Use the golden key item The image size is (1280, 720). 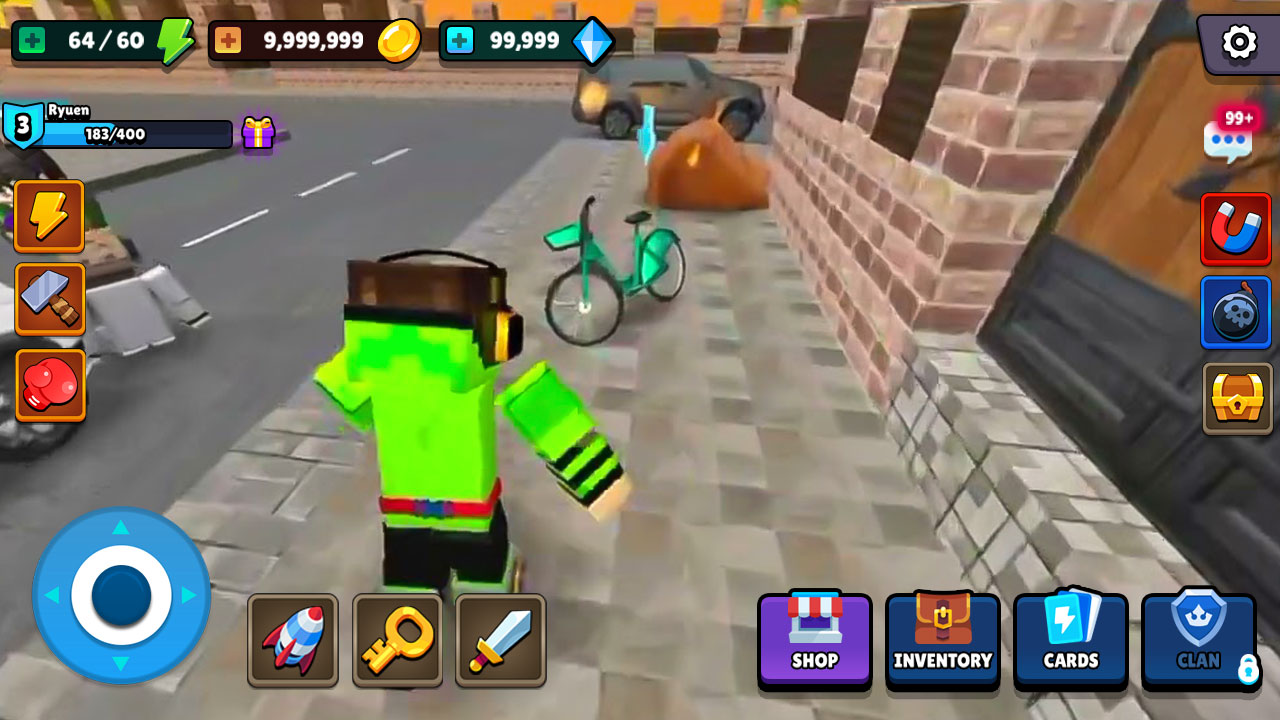pyautogui.click(x=397, y=639)
